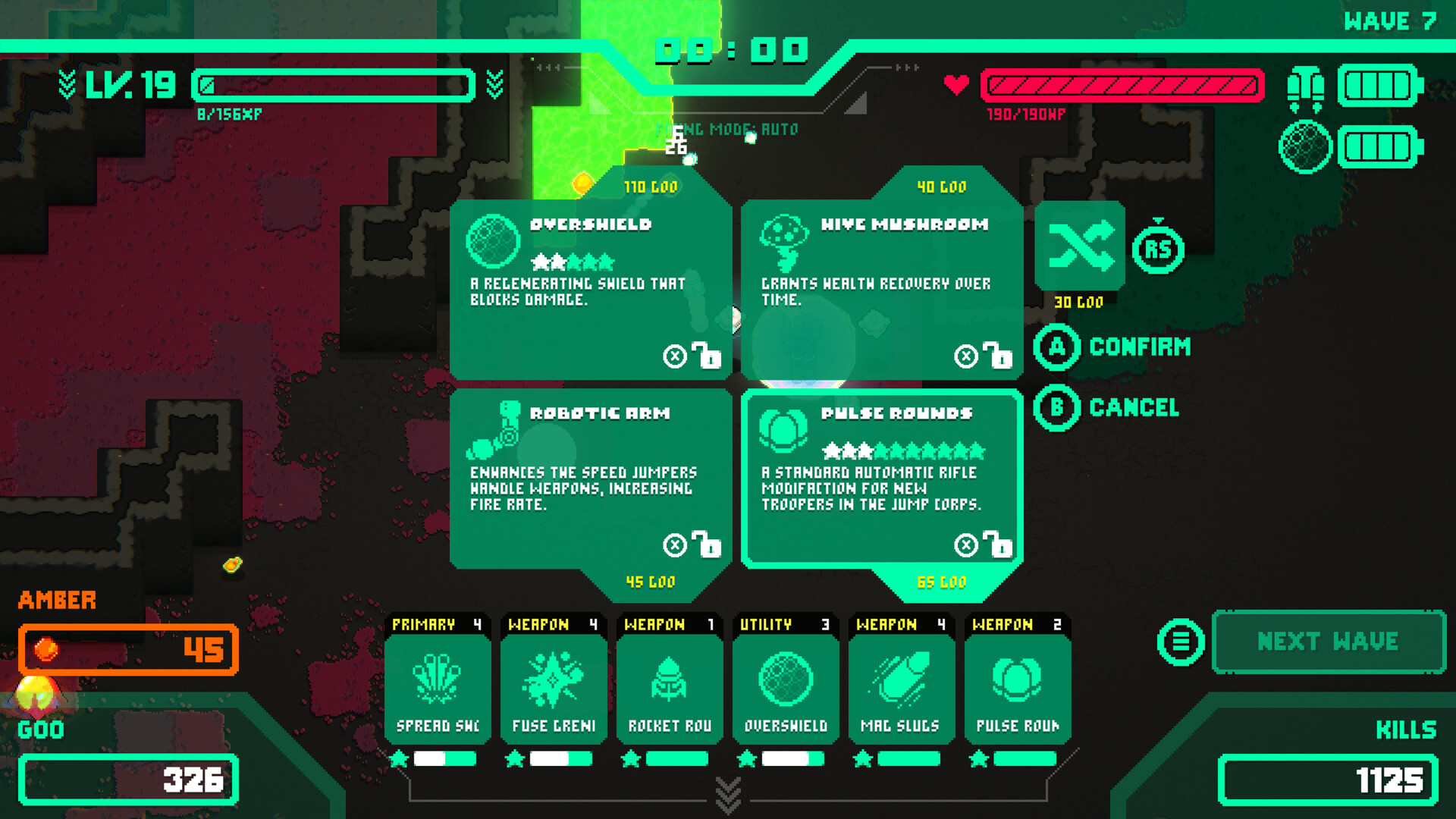
Task: Toggle the lock on the Robotic Arm card
Action: pos(707,544)
